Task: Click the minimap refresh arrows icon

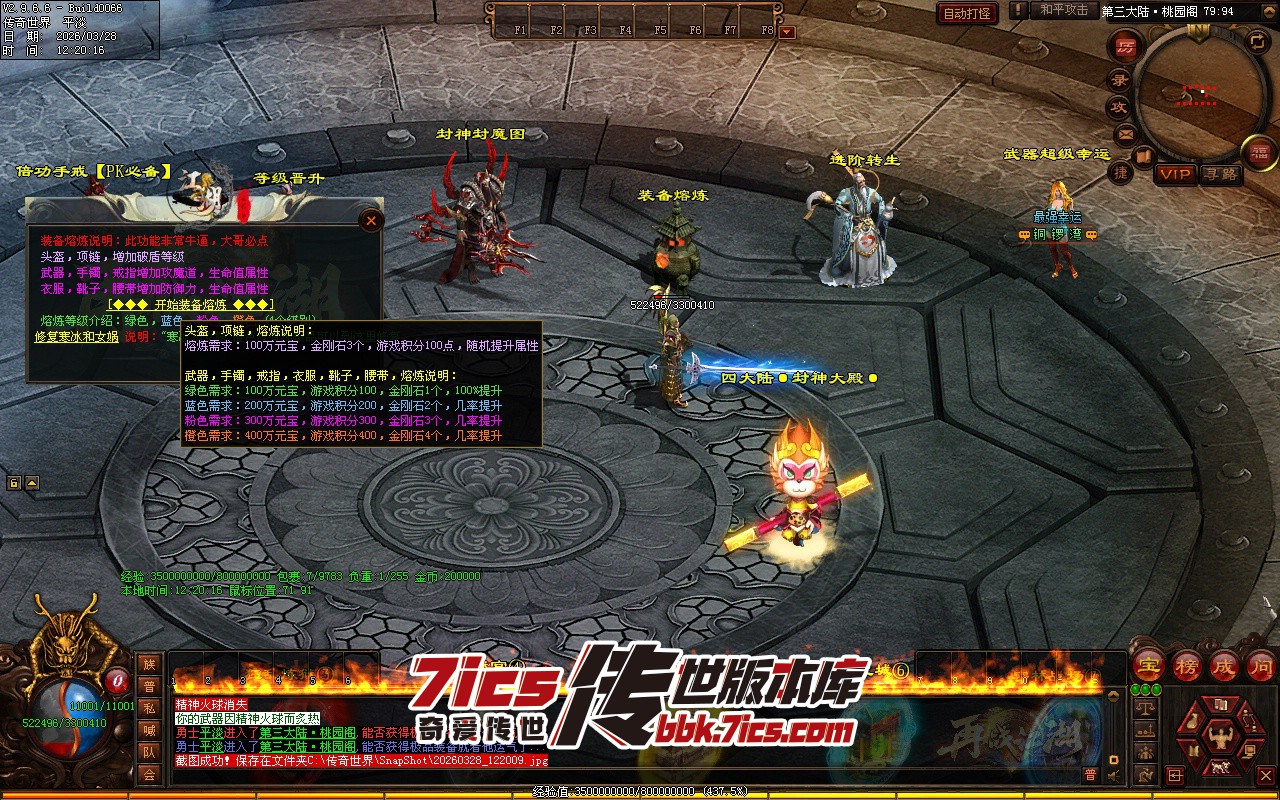Action: (x=1257, y=41)
